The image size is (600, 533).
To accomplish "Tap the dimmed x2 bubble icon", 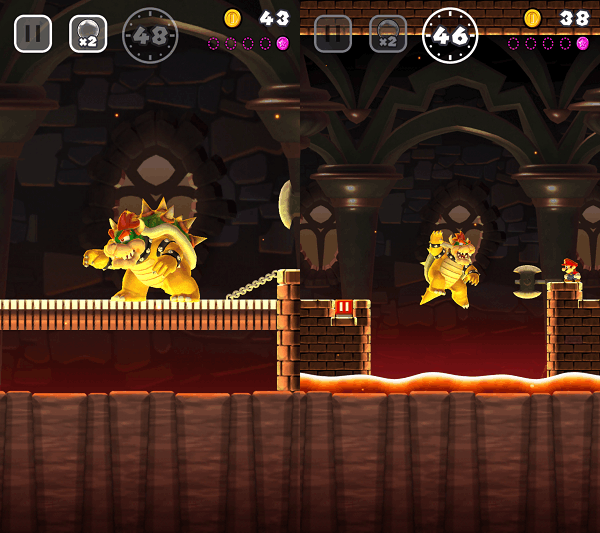I will point(388,34).
